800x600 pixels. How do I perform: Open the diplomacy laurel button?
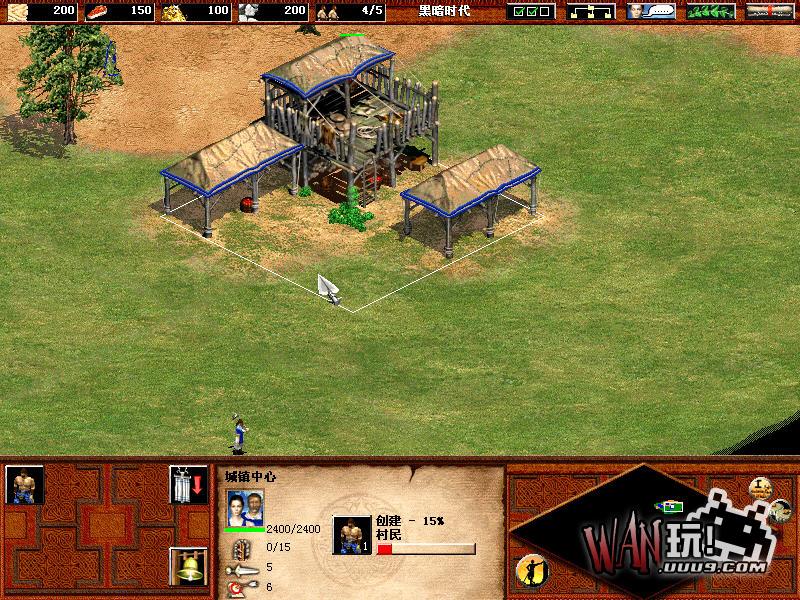[x=711, y=12]
